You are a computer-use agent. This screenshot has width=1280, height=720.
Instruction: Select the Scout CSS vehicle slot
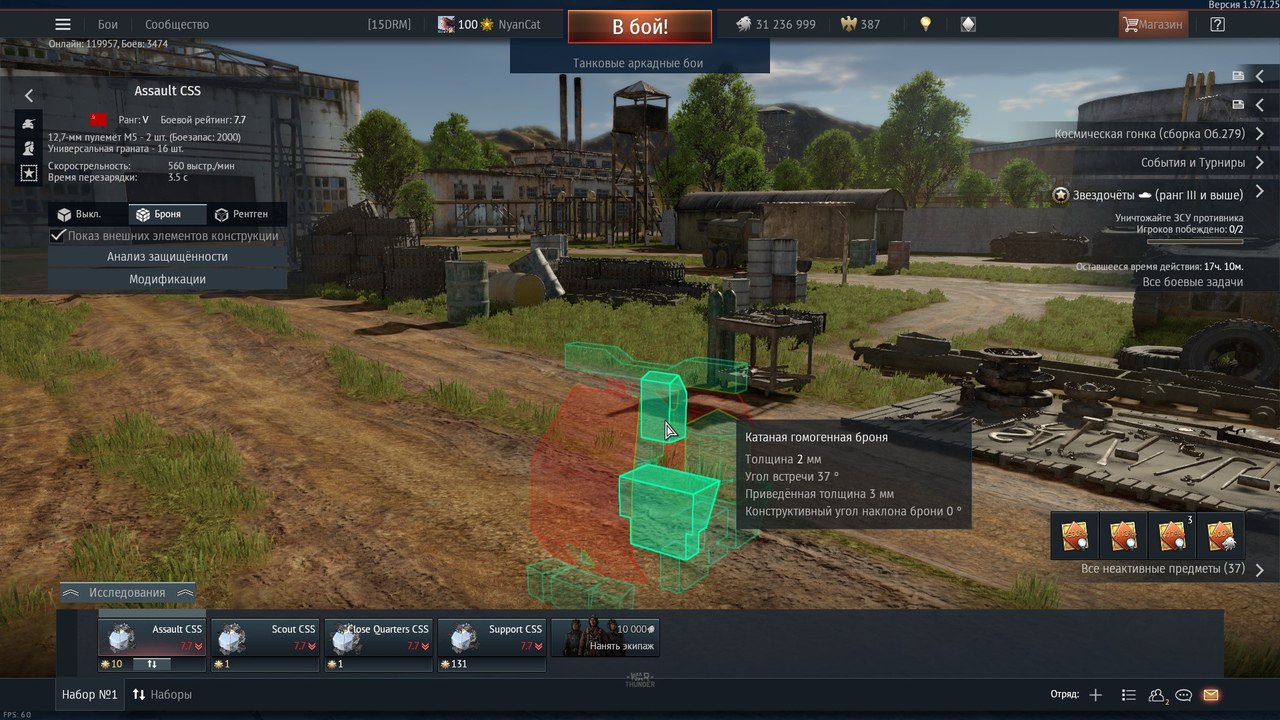pos(265,638)
